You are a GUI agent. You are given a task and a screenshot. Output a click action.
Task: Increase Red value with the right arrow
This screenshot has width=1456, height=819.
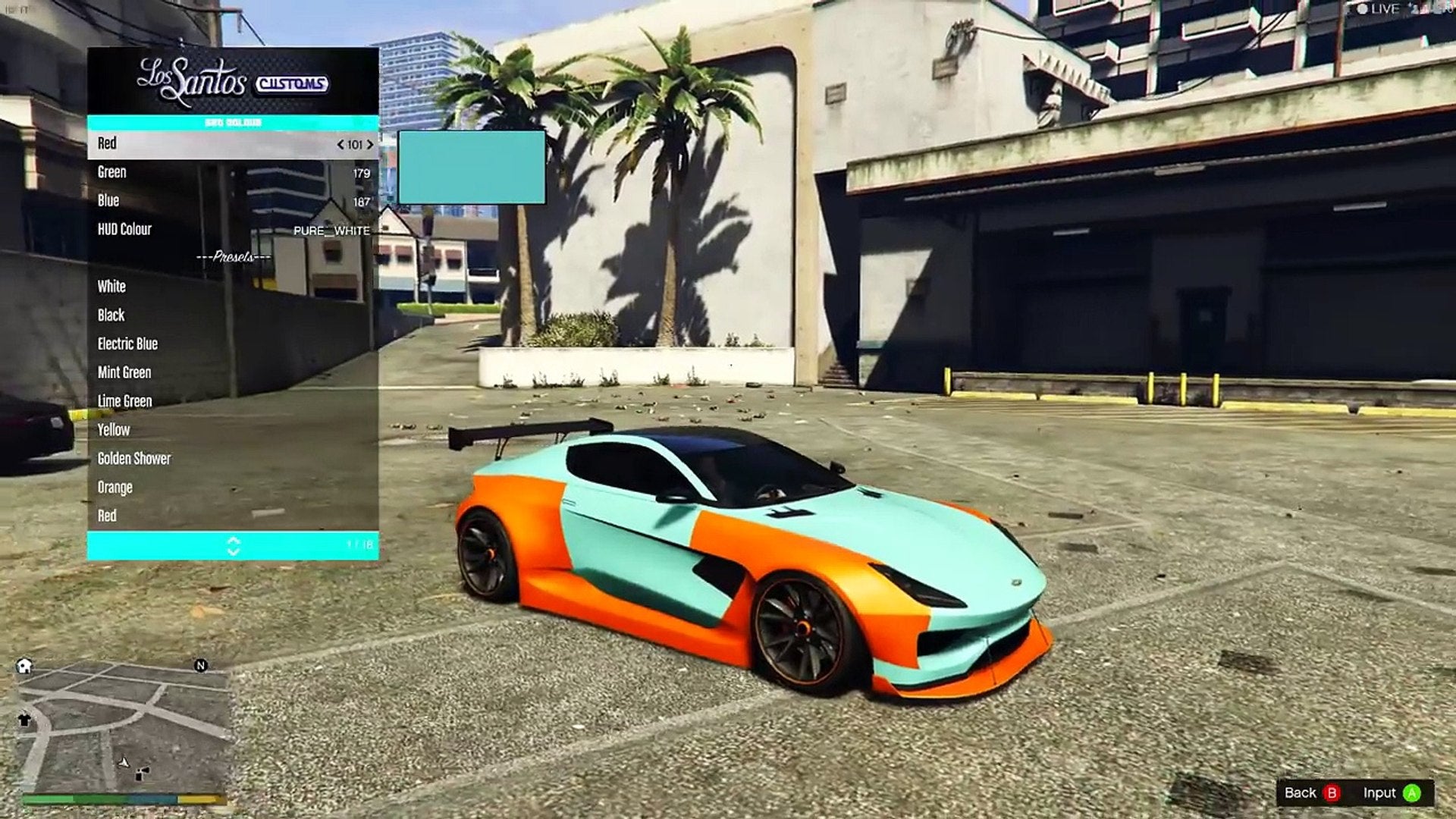pyautogui.click(x=370, y=145)
